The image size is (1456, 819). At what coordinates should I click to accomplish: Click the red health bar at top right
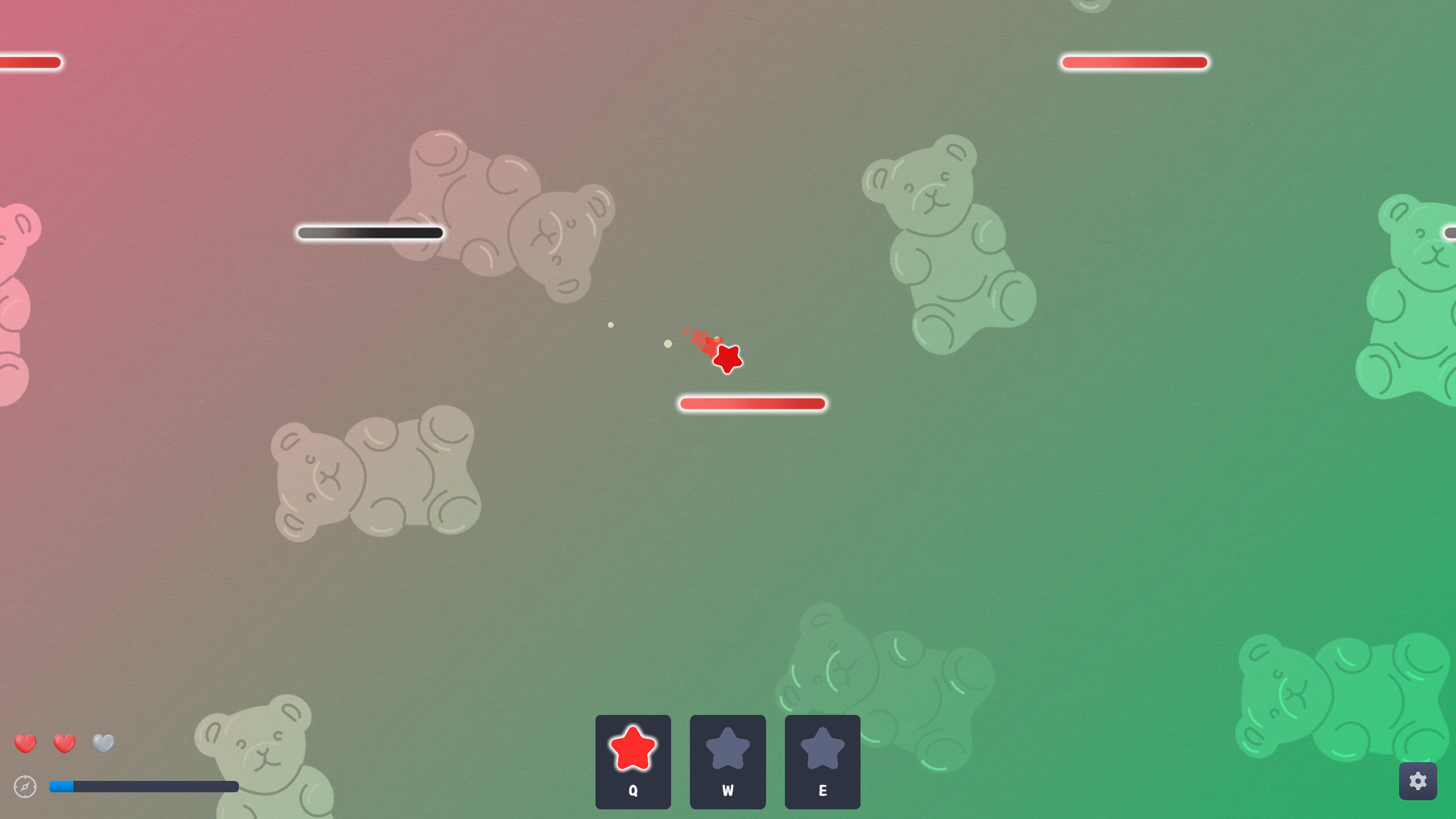click(1134, 62)
